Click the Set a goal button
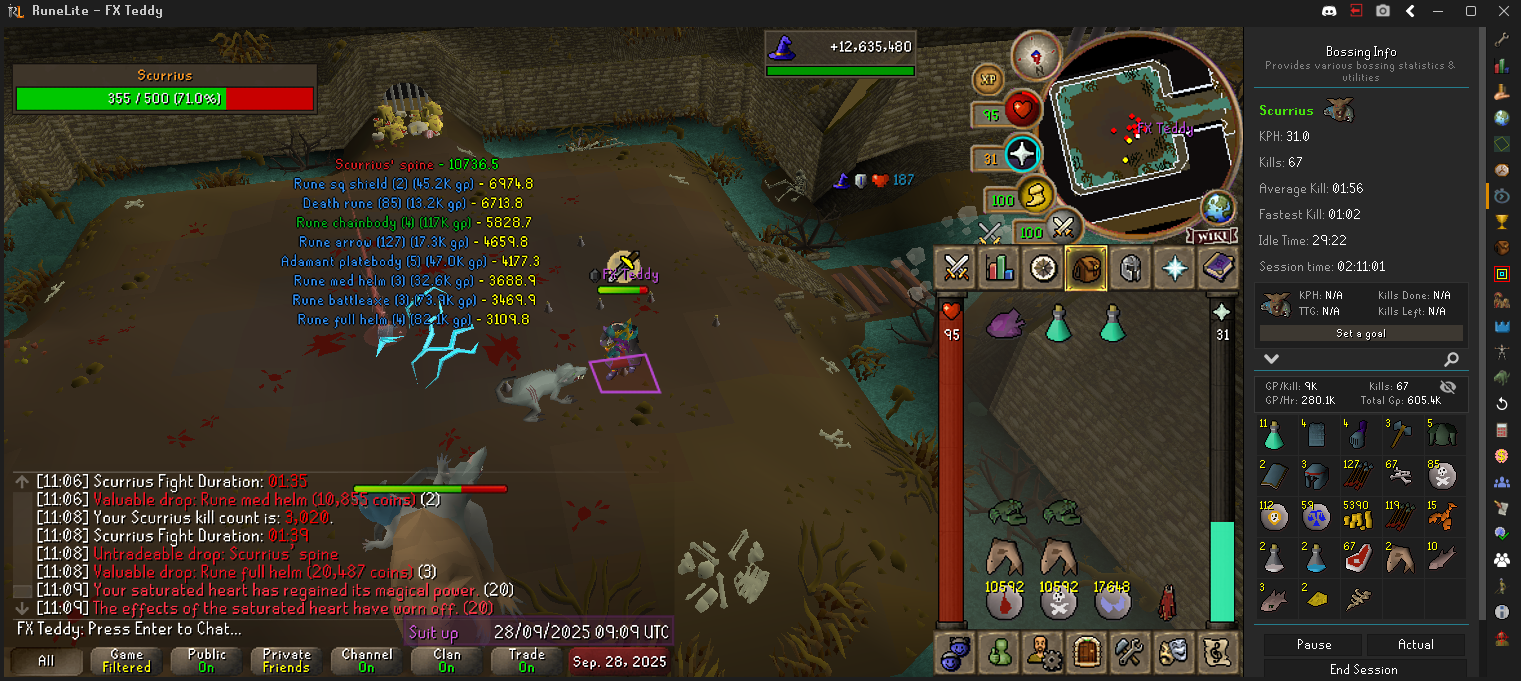This screenshot has width=1521, height=681. 1361,334
